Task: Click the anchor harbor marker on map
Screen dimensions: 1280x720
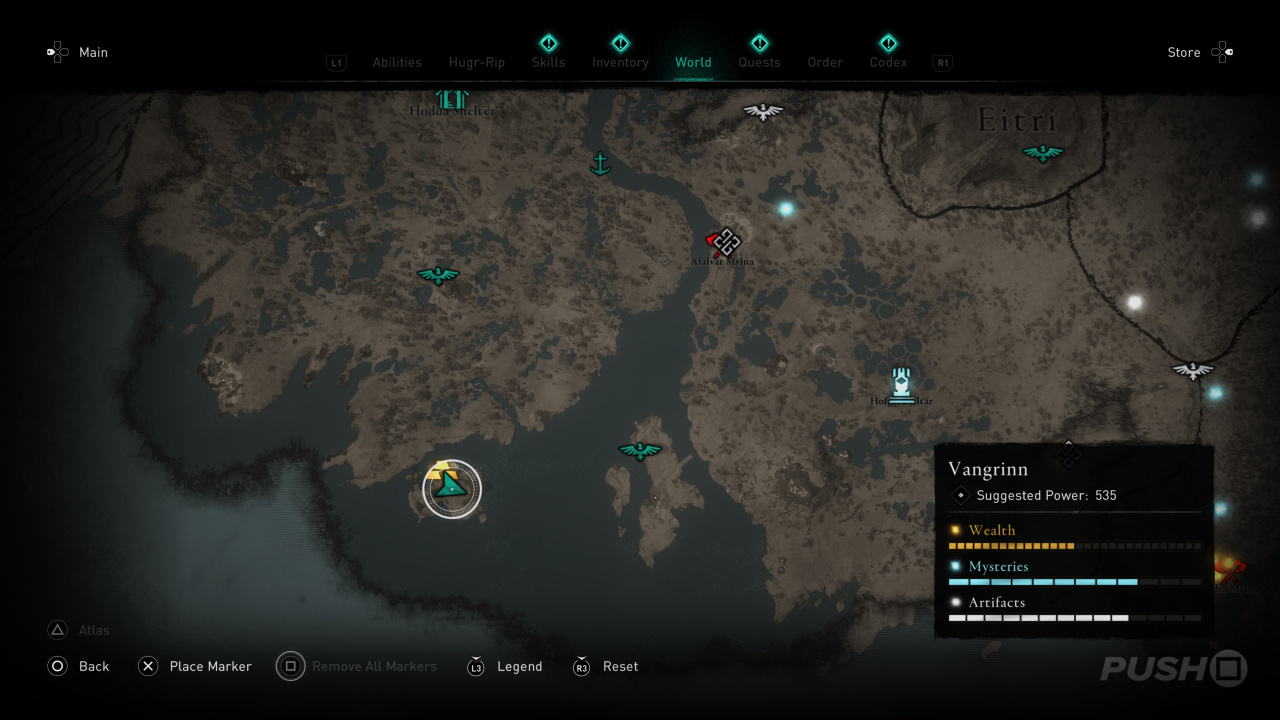Action: point(600,163)
